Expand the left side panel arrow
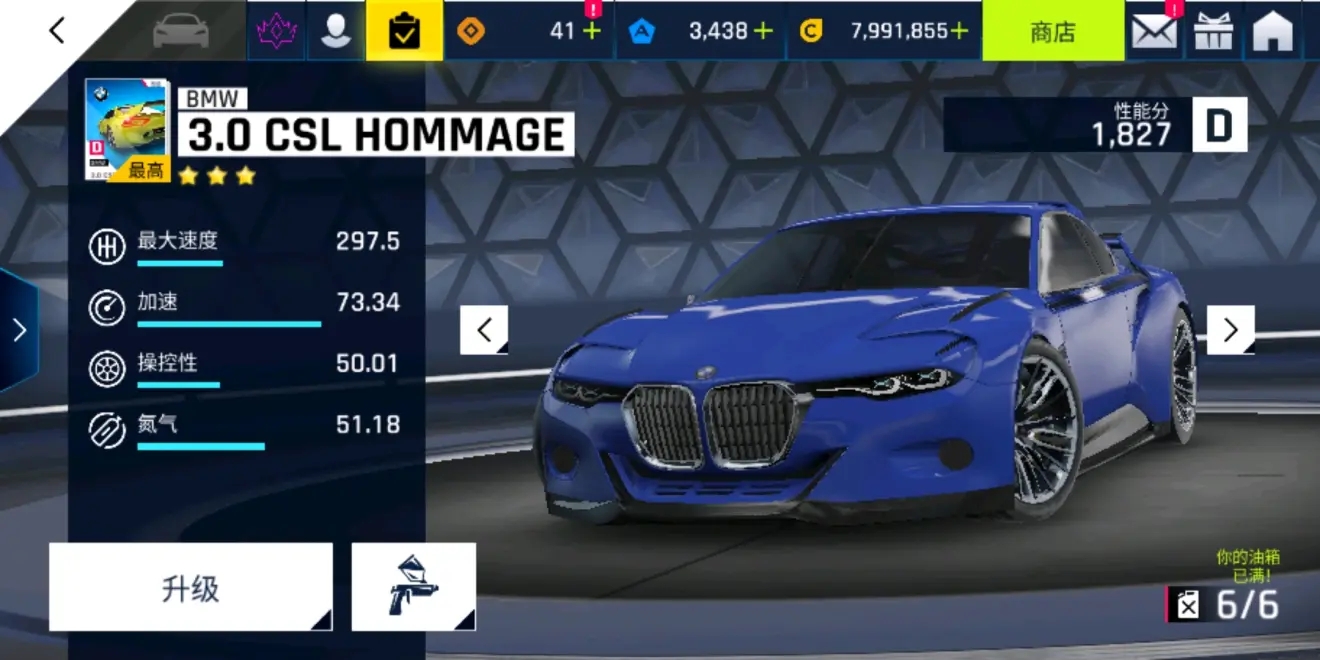The width and height of the screenshot is (1320, 660). point(19,330)
